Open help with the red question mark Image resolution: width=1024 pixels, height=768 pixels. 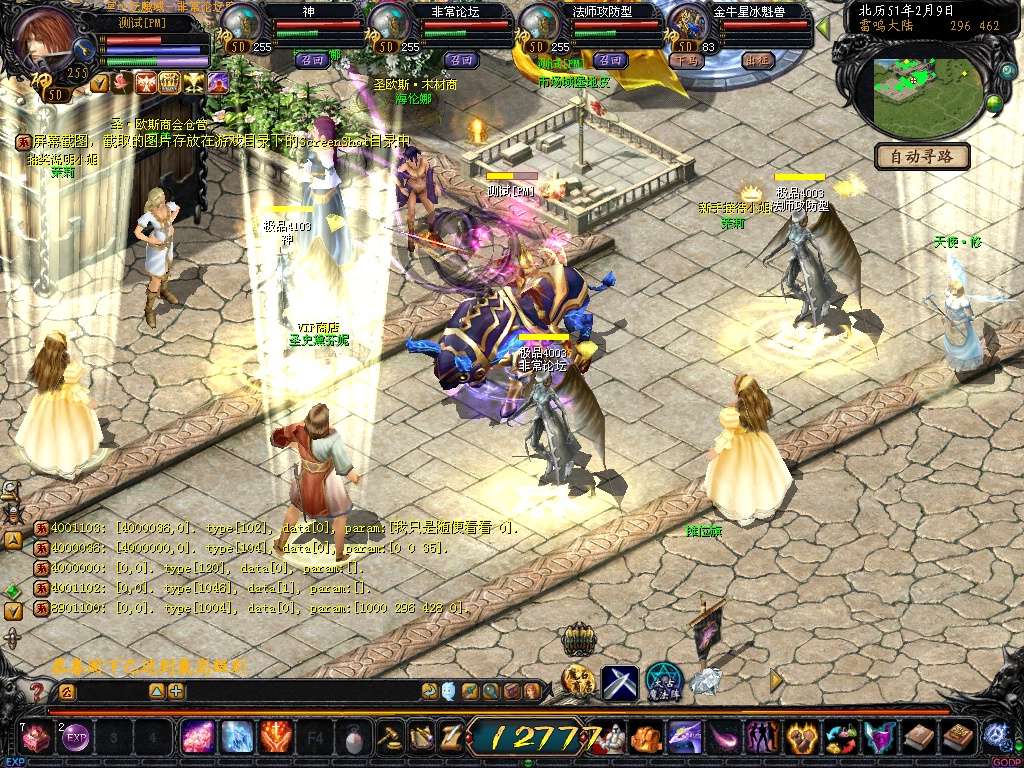[37, 691]
